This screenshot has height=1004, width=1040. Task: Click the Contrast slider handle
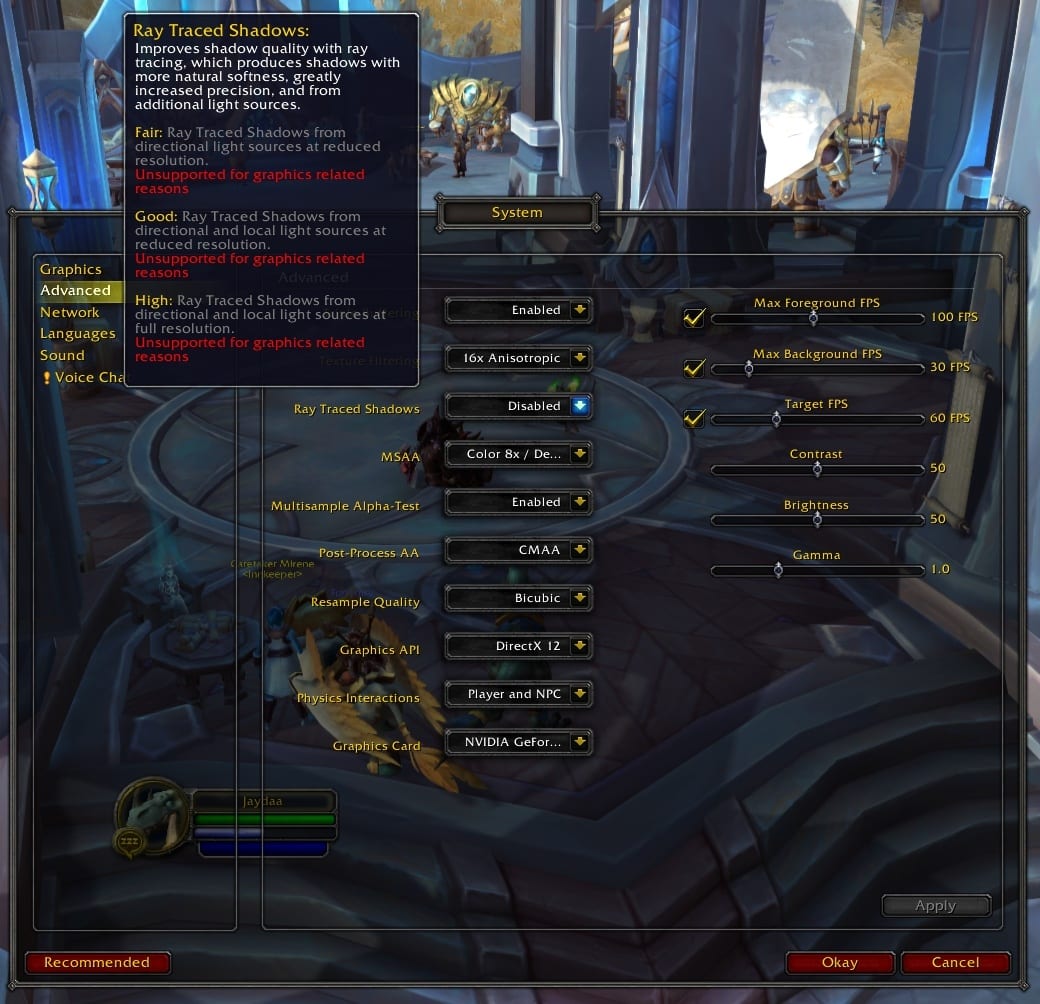(817, 469)
